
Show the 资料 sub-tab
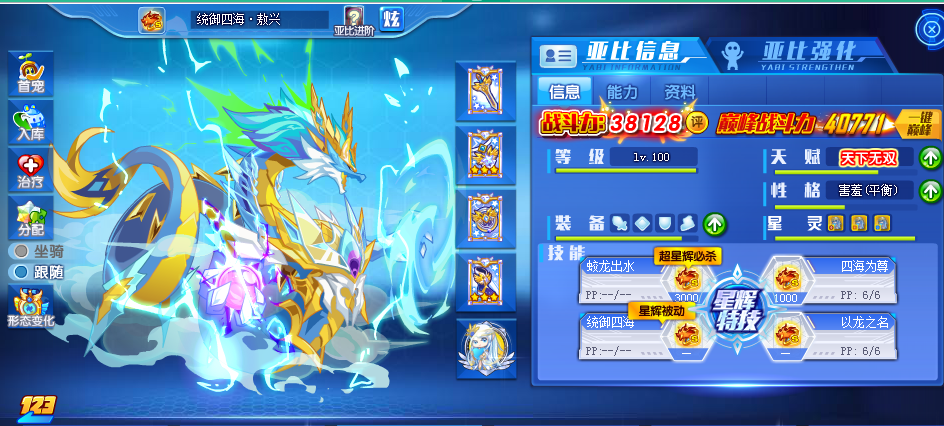[680, 92]
